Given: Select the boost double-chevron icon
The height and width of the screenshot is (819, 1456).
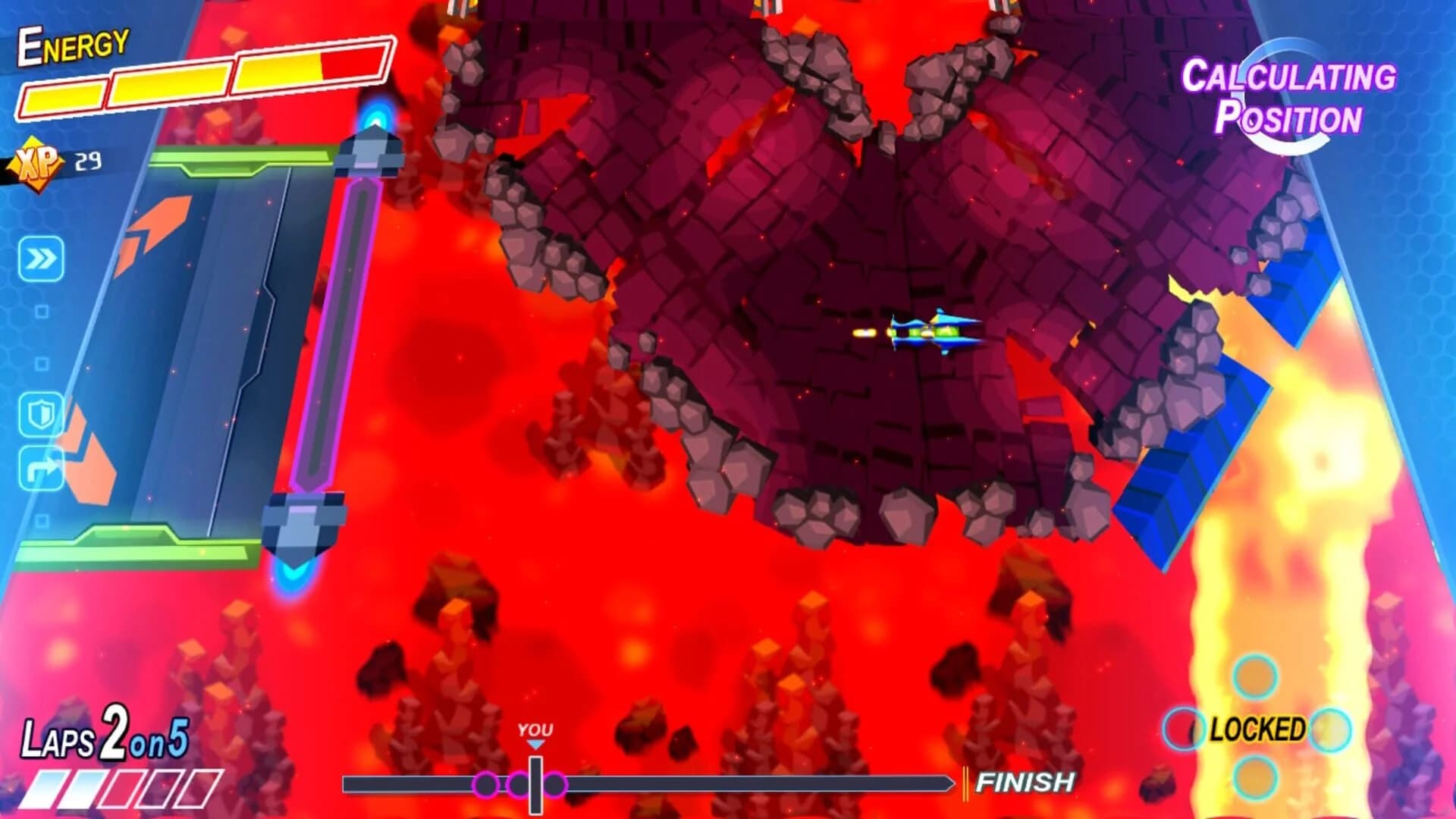Looking at the screenshot, I should [42, 258].
